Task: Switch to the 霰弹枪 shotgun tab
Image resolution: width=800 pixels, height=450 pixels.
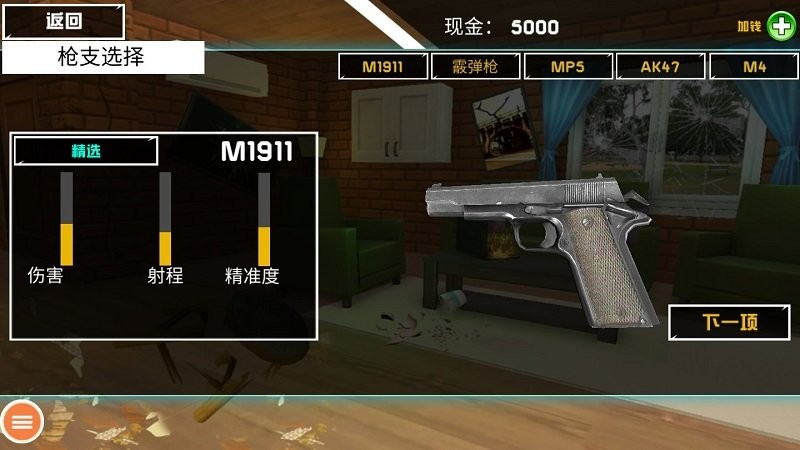Action: pyautogui.click(x=476, y=67)
